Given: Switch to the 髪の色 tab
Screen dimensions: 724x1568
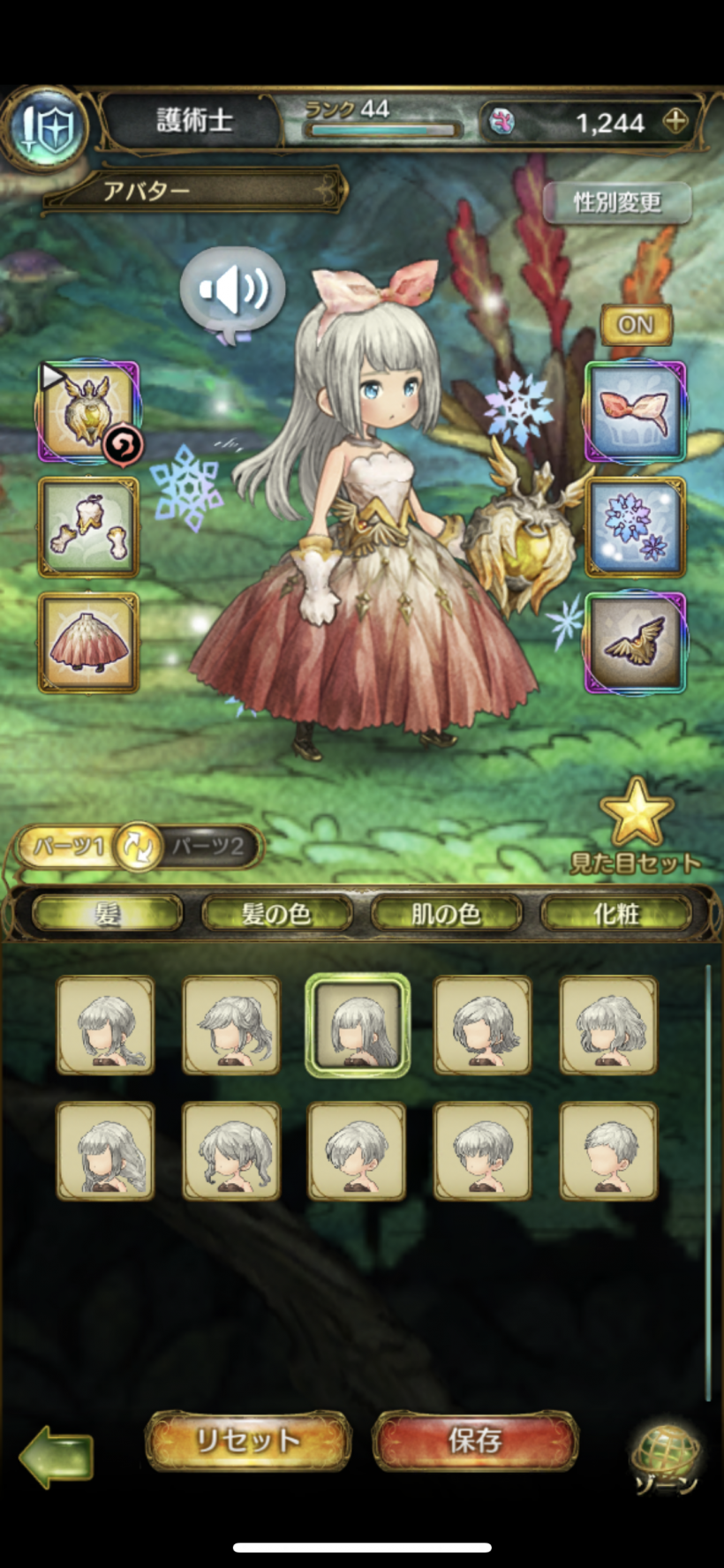Looking at the screenshot, I should tap(276, 914).
